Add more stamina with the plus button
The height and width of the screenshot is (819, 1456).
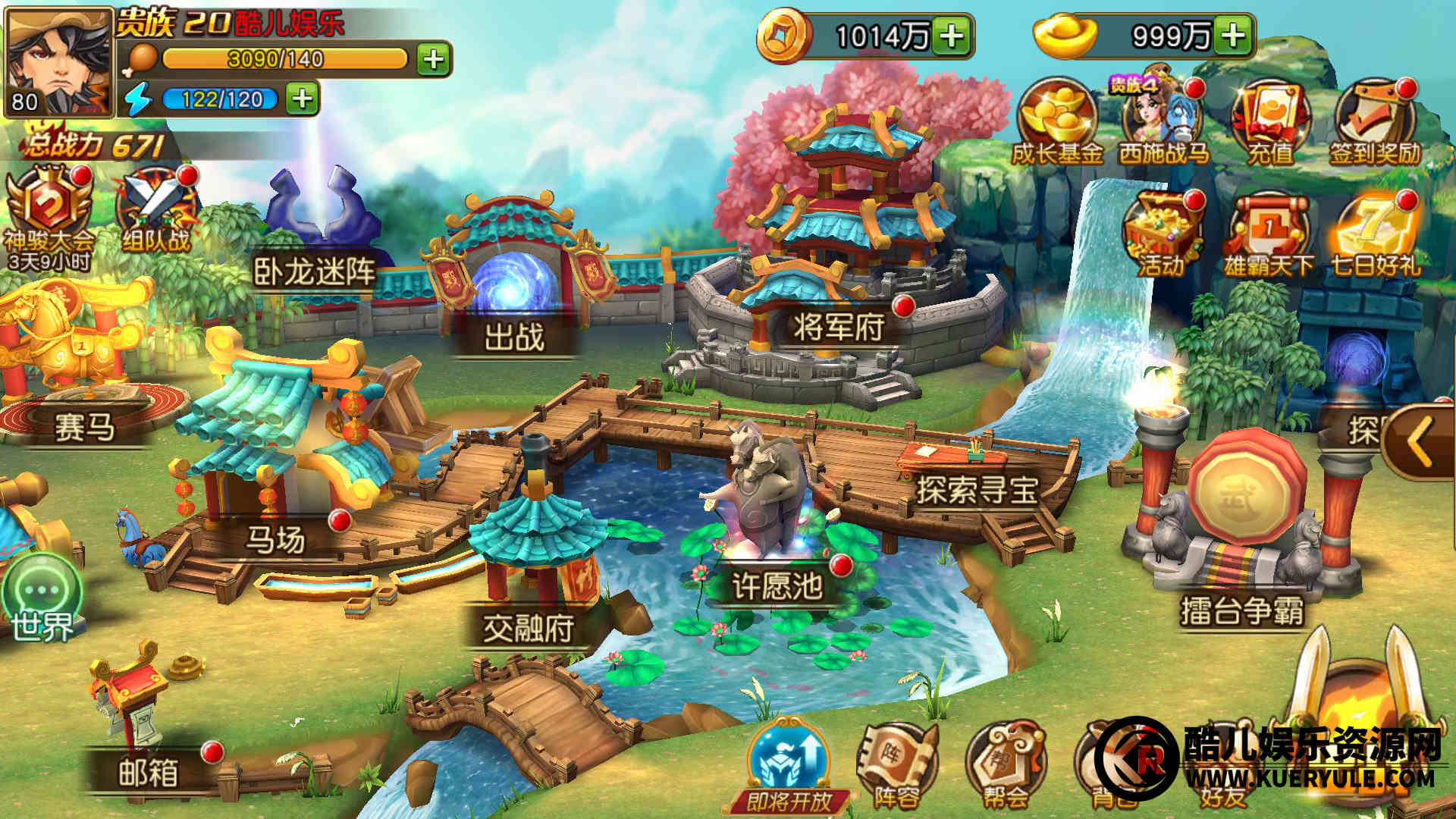pyautogui.click(x=434, y=59)
